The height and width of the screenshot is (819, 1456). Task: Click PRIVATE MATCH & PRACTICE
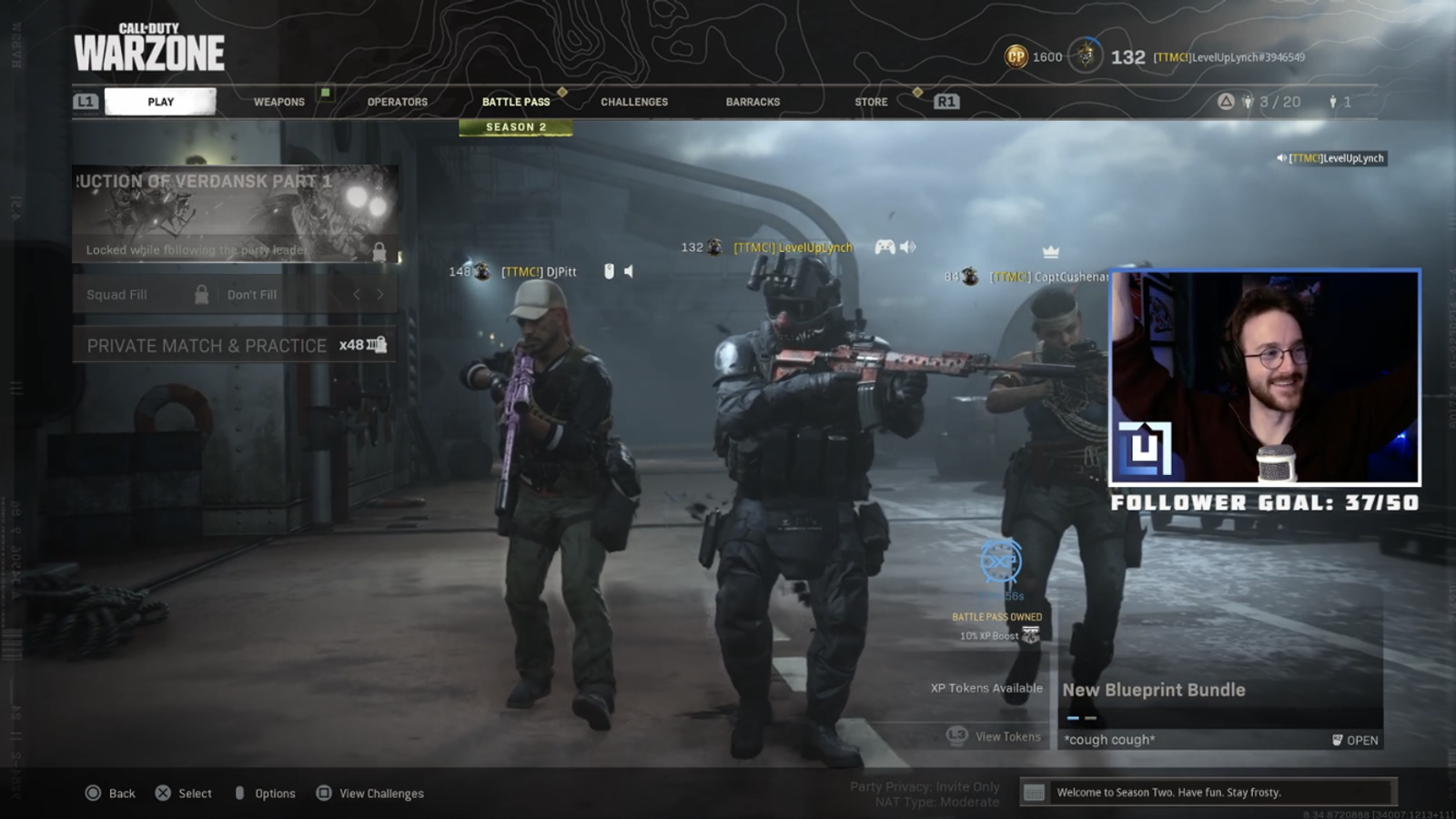tap(207, 346)
